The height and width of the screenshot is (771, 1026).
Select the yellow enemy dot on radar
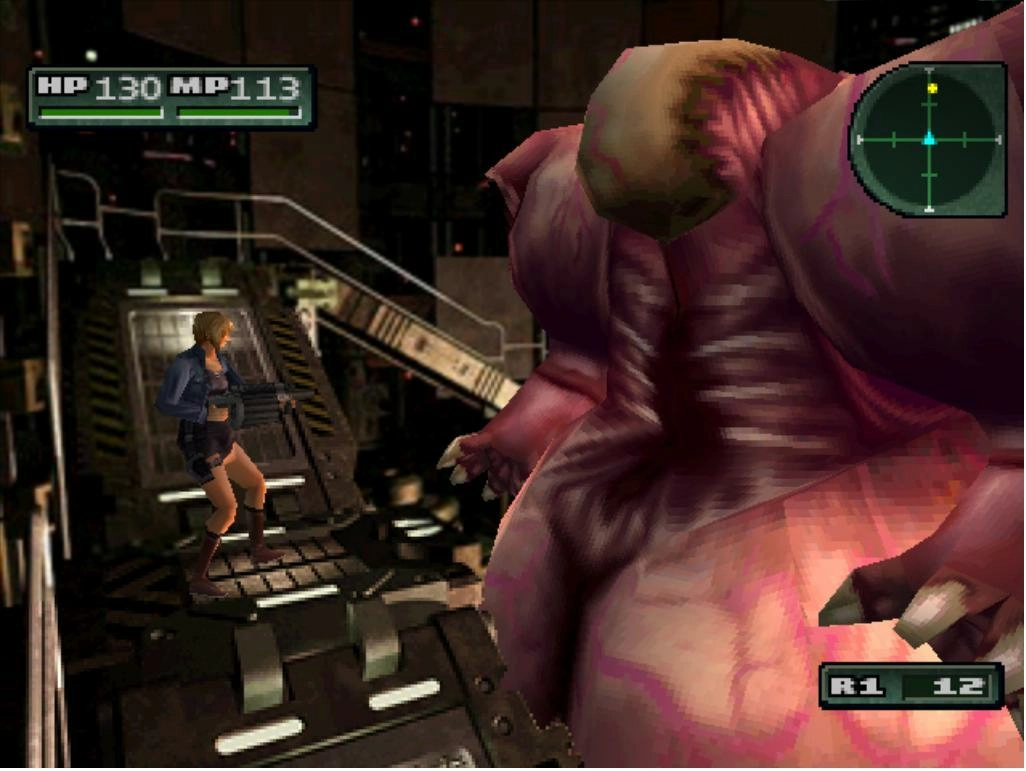pyautogui.click(x=932, y=89)
